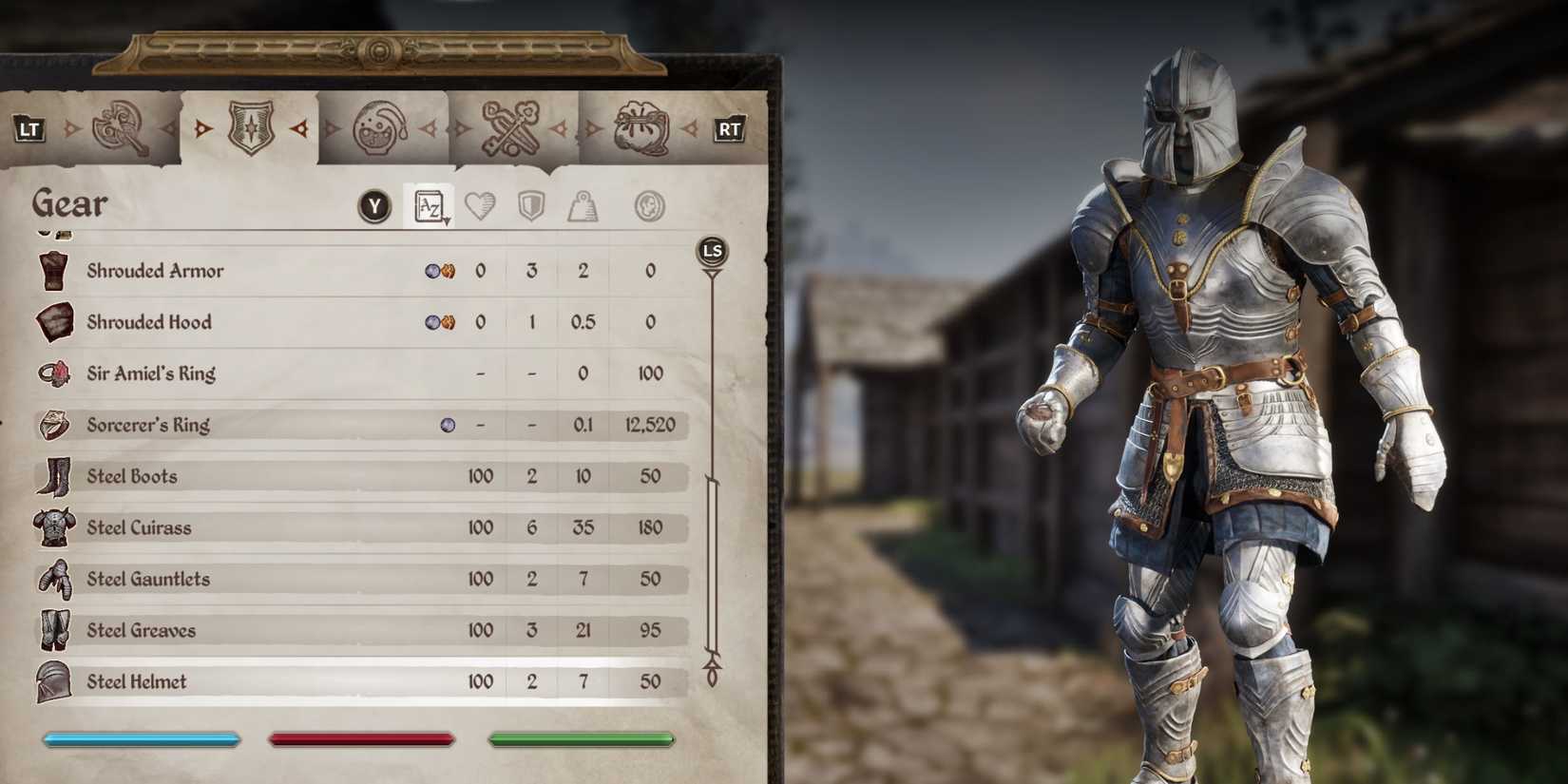1568x784 pixels.
Task: Sort gear by the coin value icon
Action: (649, 205)
